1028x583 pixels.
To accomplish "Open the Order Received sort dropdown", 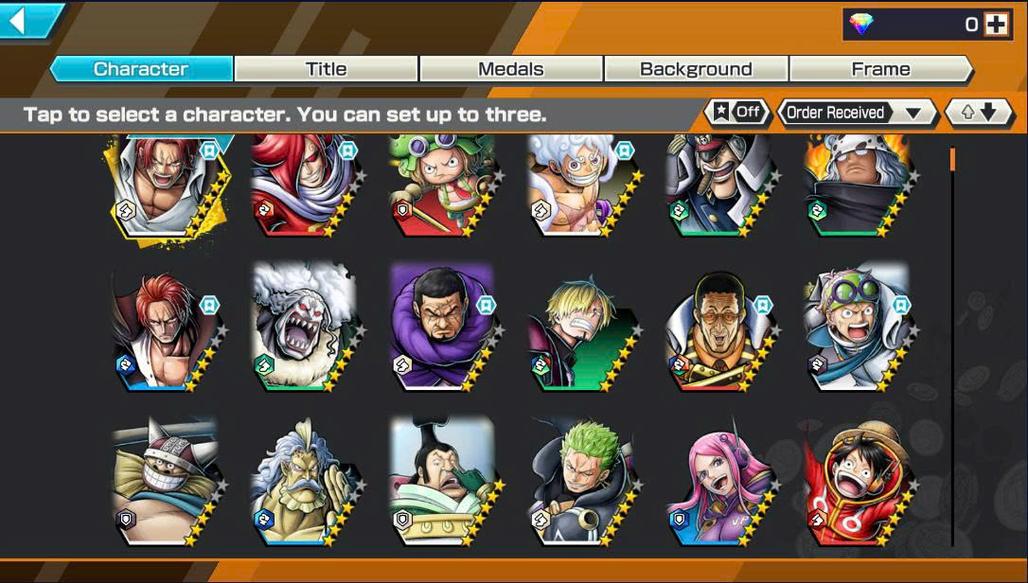I will pyautogui.click(x=855, y=112).
